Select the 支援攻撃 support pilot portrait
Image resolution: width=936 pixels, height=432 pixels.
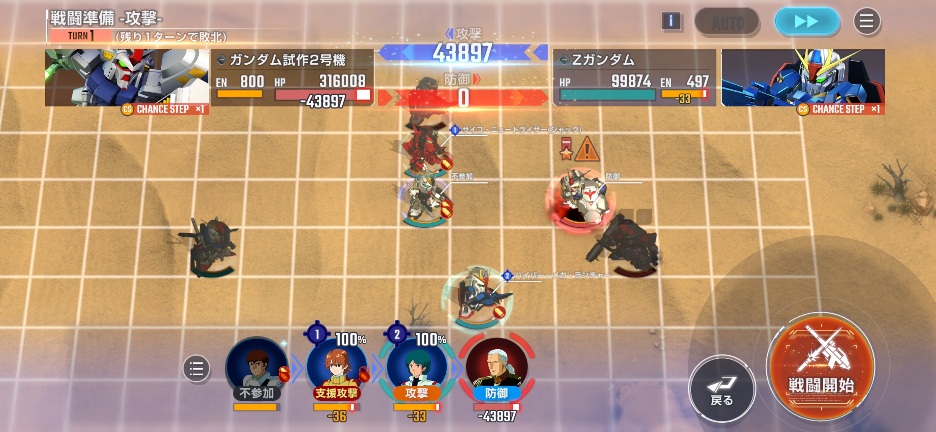click(336, 369)
